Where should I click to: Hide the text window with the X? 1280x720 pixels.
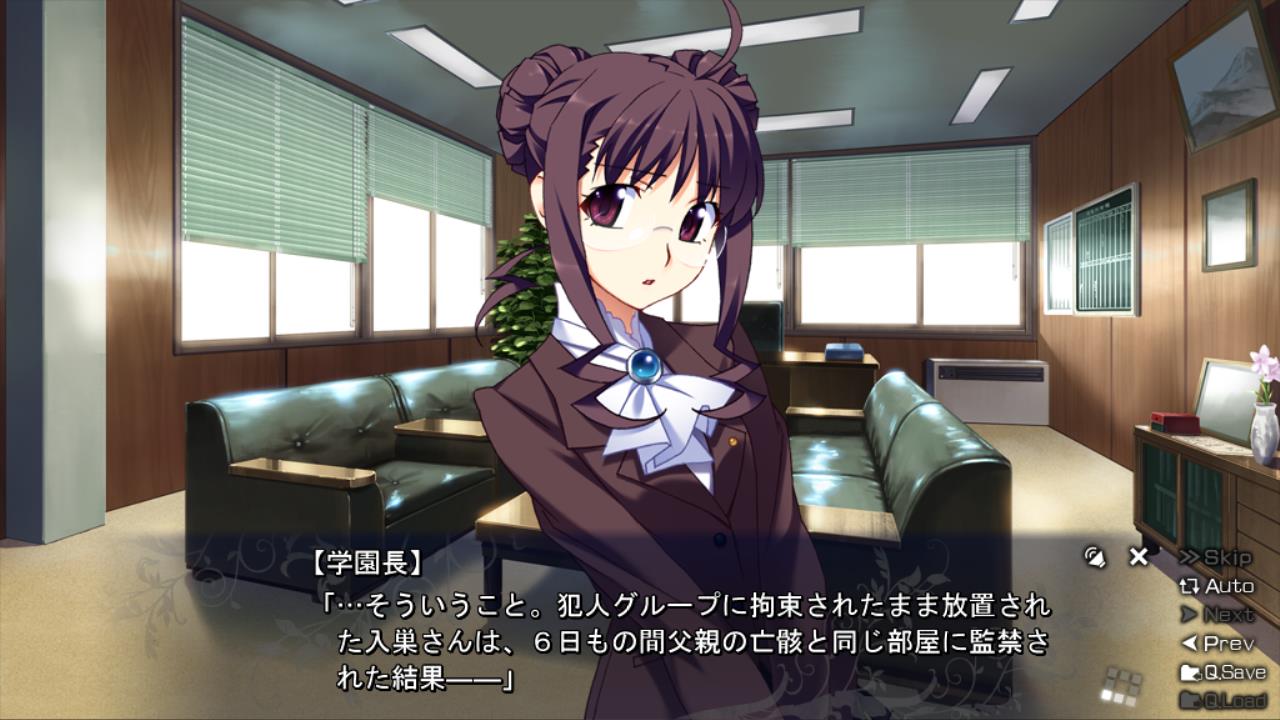click(1138, 557)
